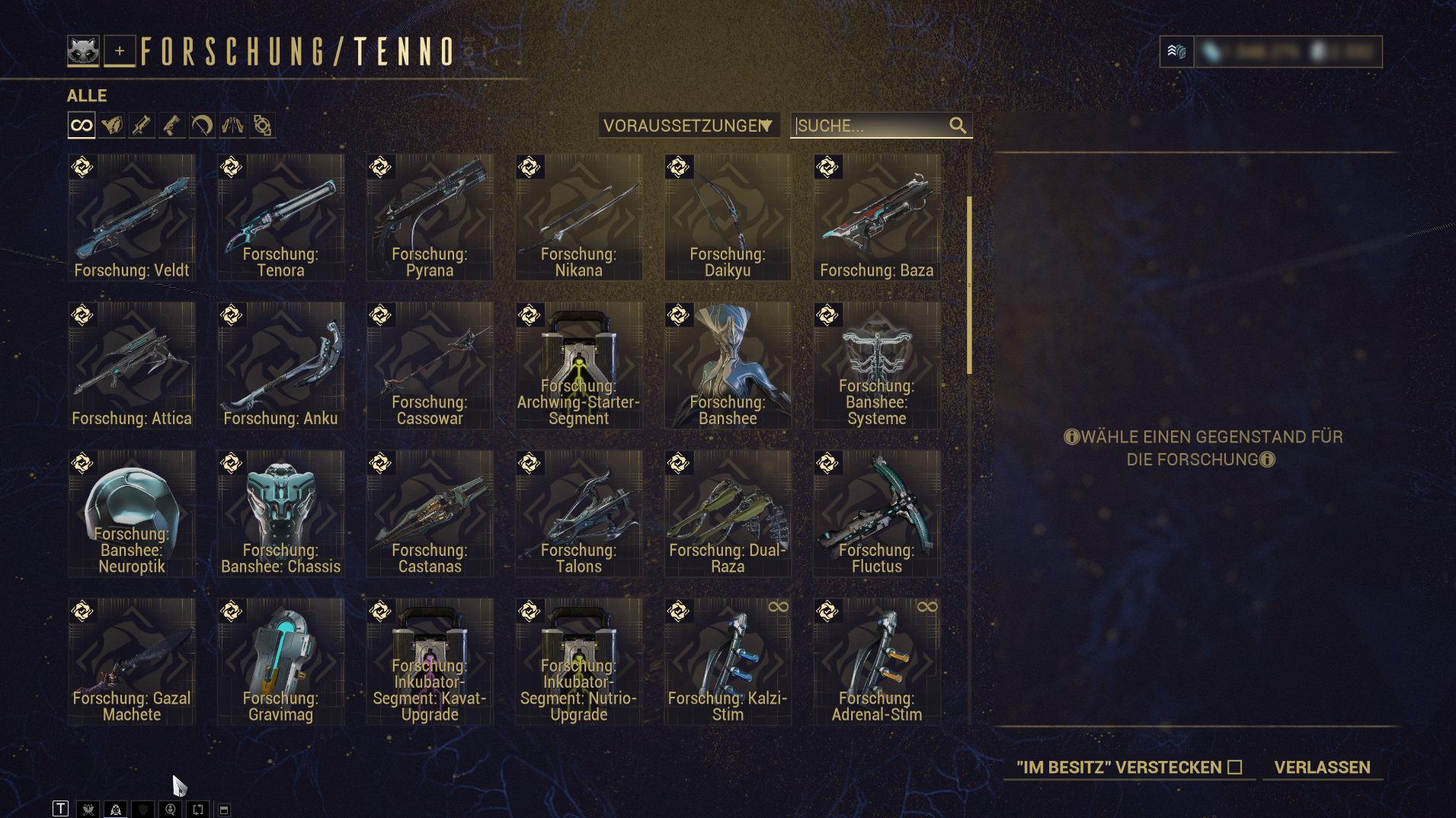Open the Voraussetzungen sort dropdown
The image size is (1456, 818).
point(688,126)
